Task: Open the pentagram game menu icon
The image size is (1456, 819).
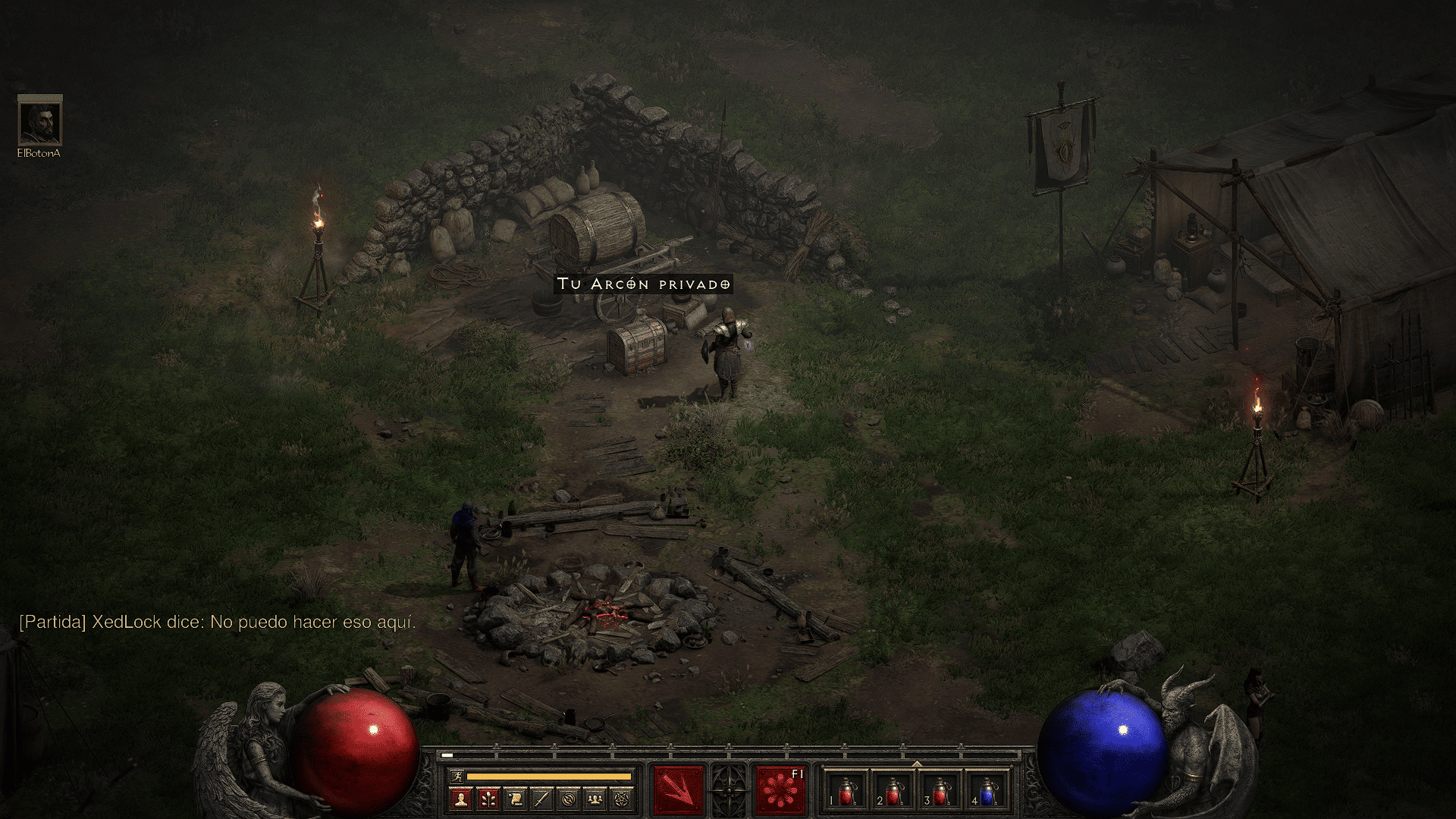Action: click(623, 799)
